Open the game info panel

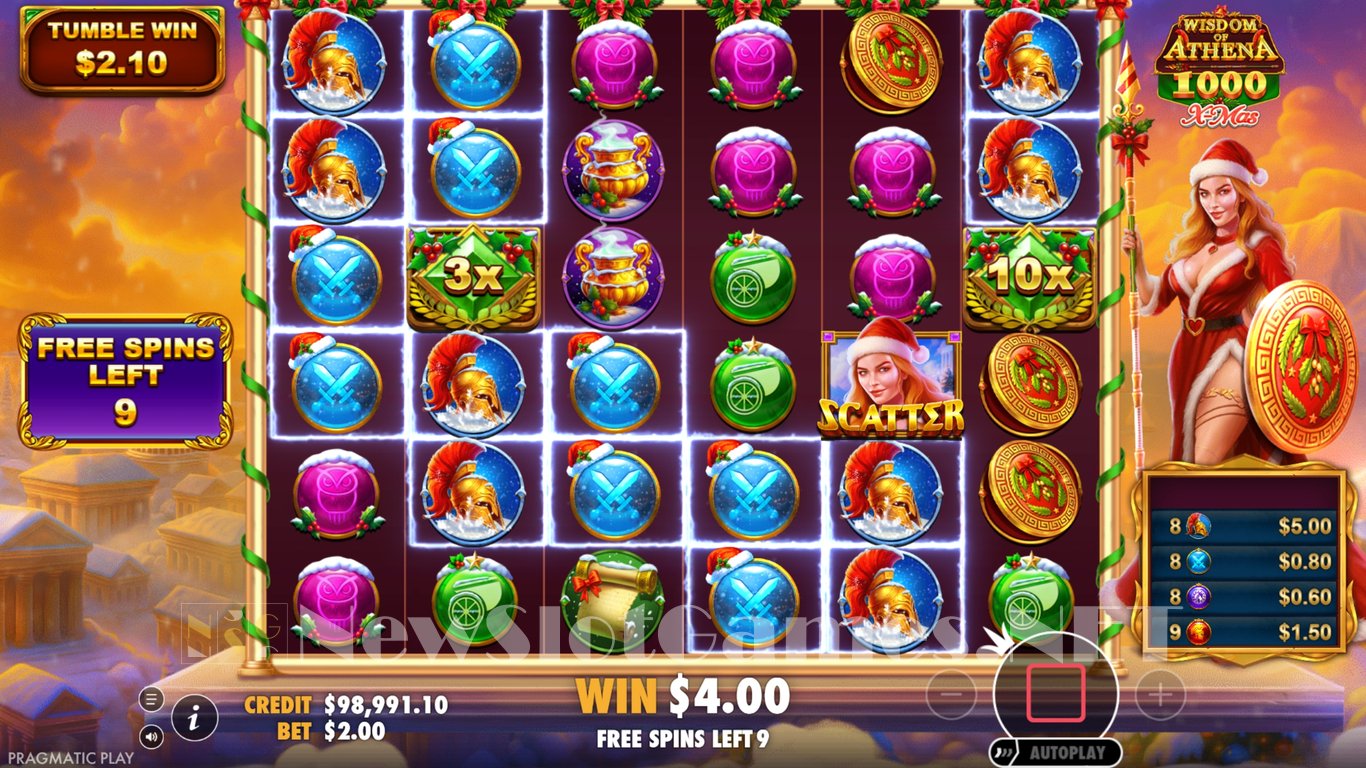[x=196, y=716]
